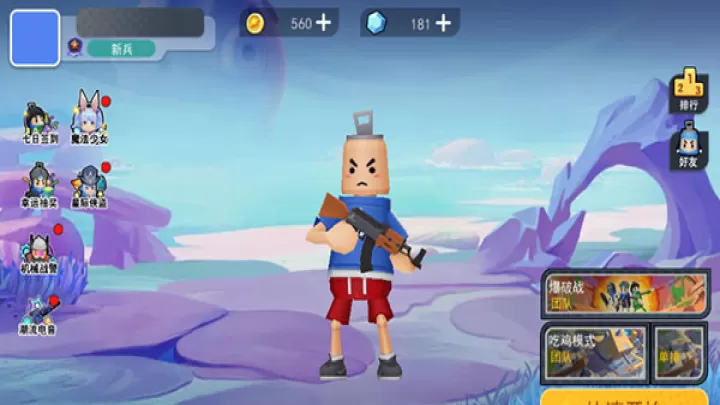Select the 单排 solo mode tile
This screenshot has height=405, width=720.
pos(680,353)
